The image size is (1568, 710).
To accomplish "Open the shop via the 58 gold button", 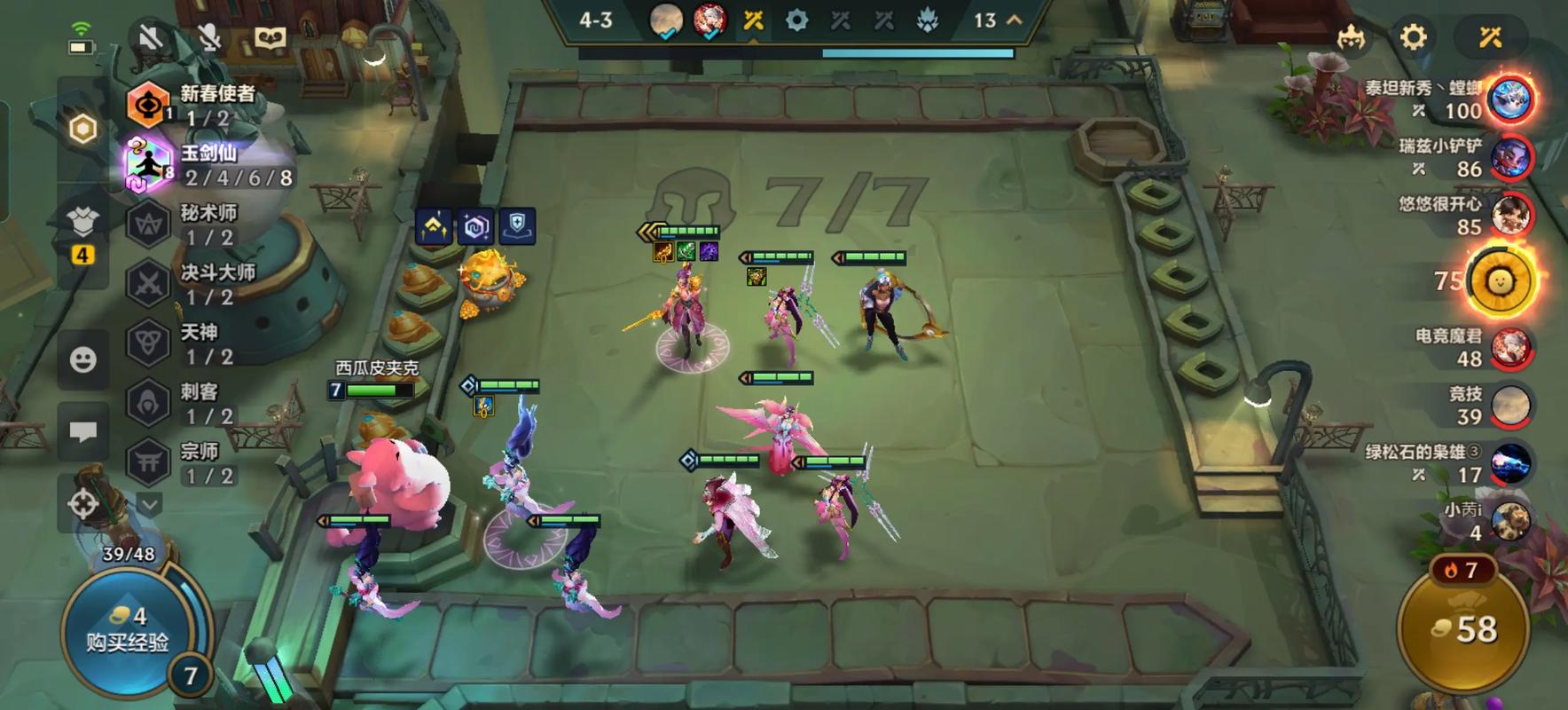I will pos(1464,629).
